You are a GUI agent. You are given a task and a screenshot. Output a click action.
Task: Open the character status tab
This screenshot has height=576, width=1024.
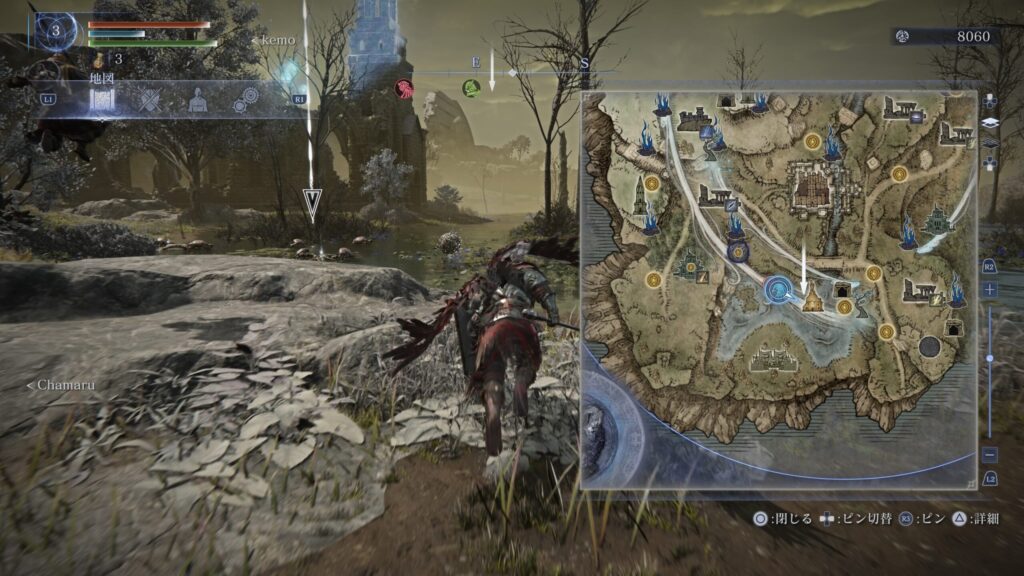tap(198, 100)
